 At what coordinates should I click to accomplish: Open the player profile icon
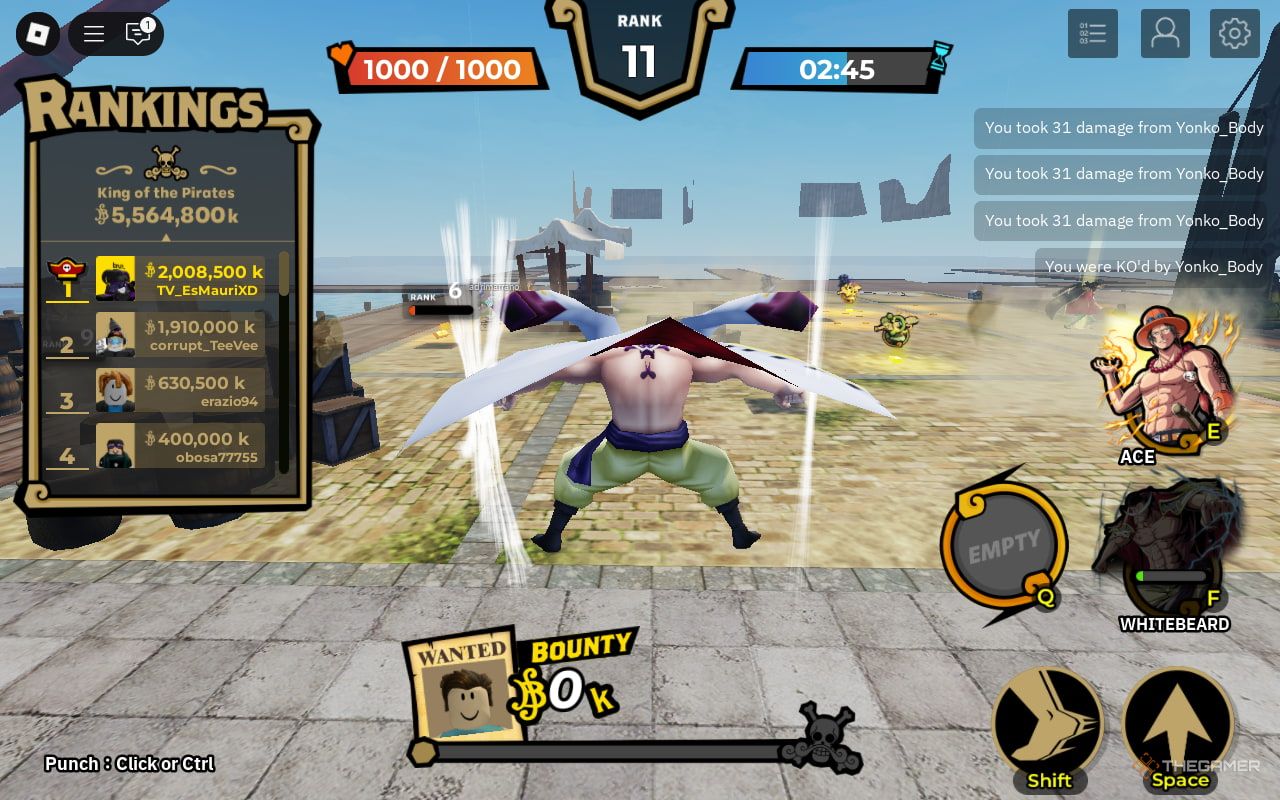point(1165,34)
